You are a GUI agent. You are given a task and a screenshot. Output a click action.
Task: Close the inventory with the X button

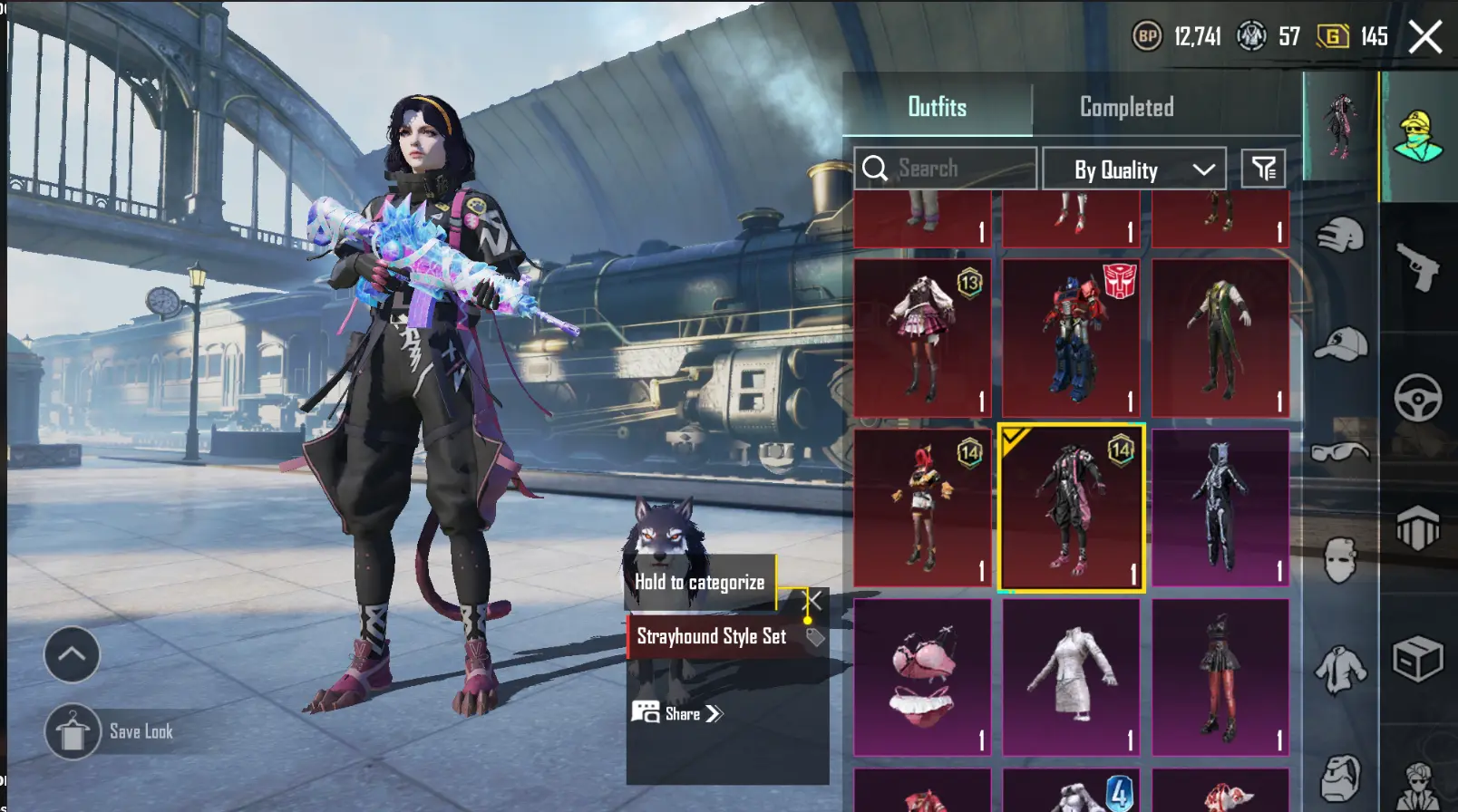tap(1424, 37)
